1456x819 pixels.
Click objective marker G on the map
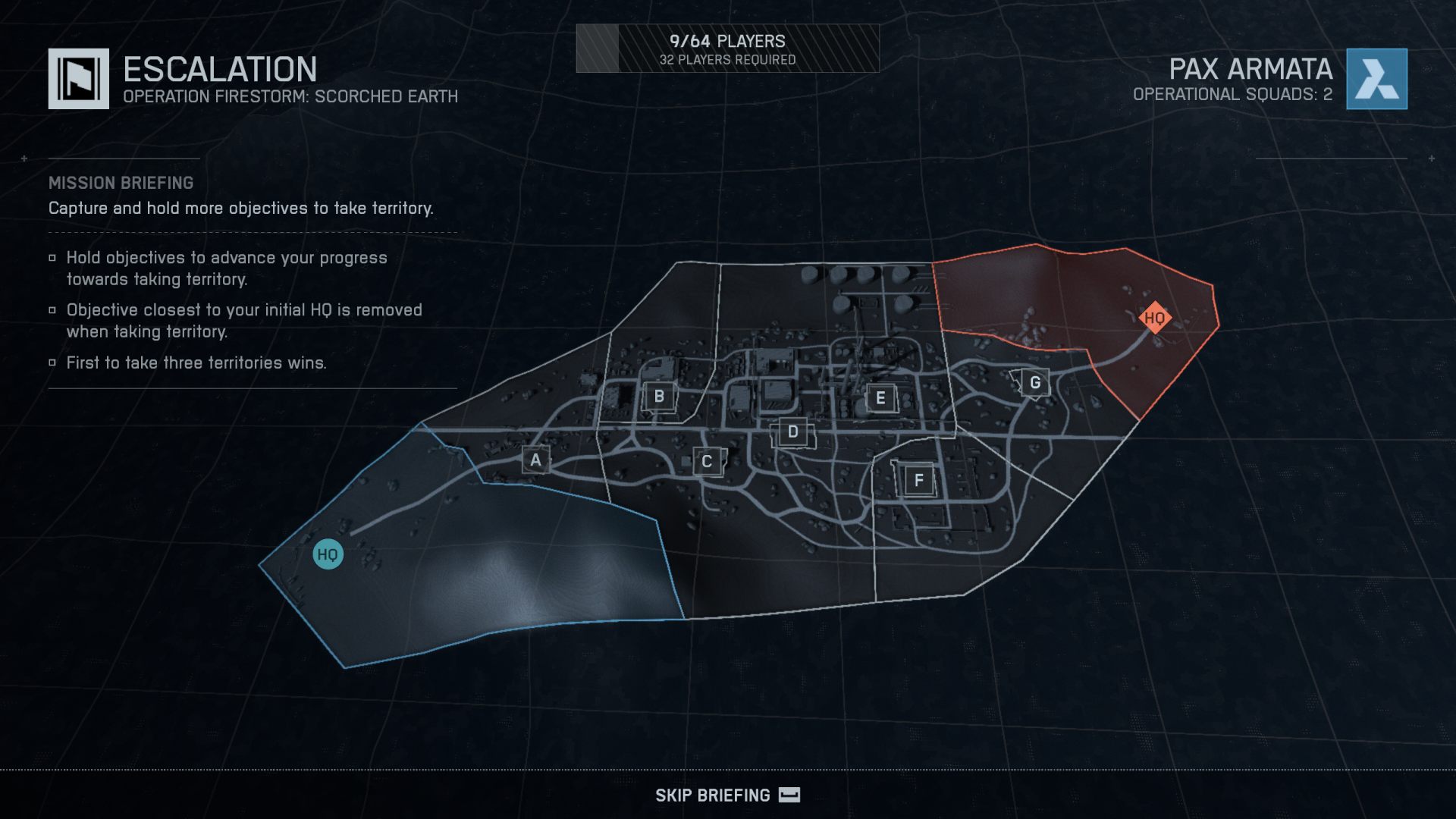1034,383
